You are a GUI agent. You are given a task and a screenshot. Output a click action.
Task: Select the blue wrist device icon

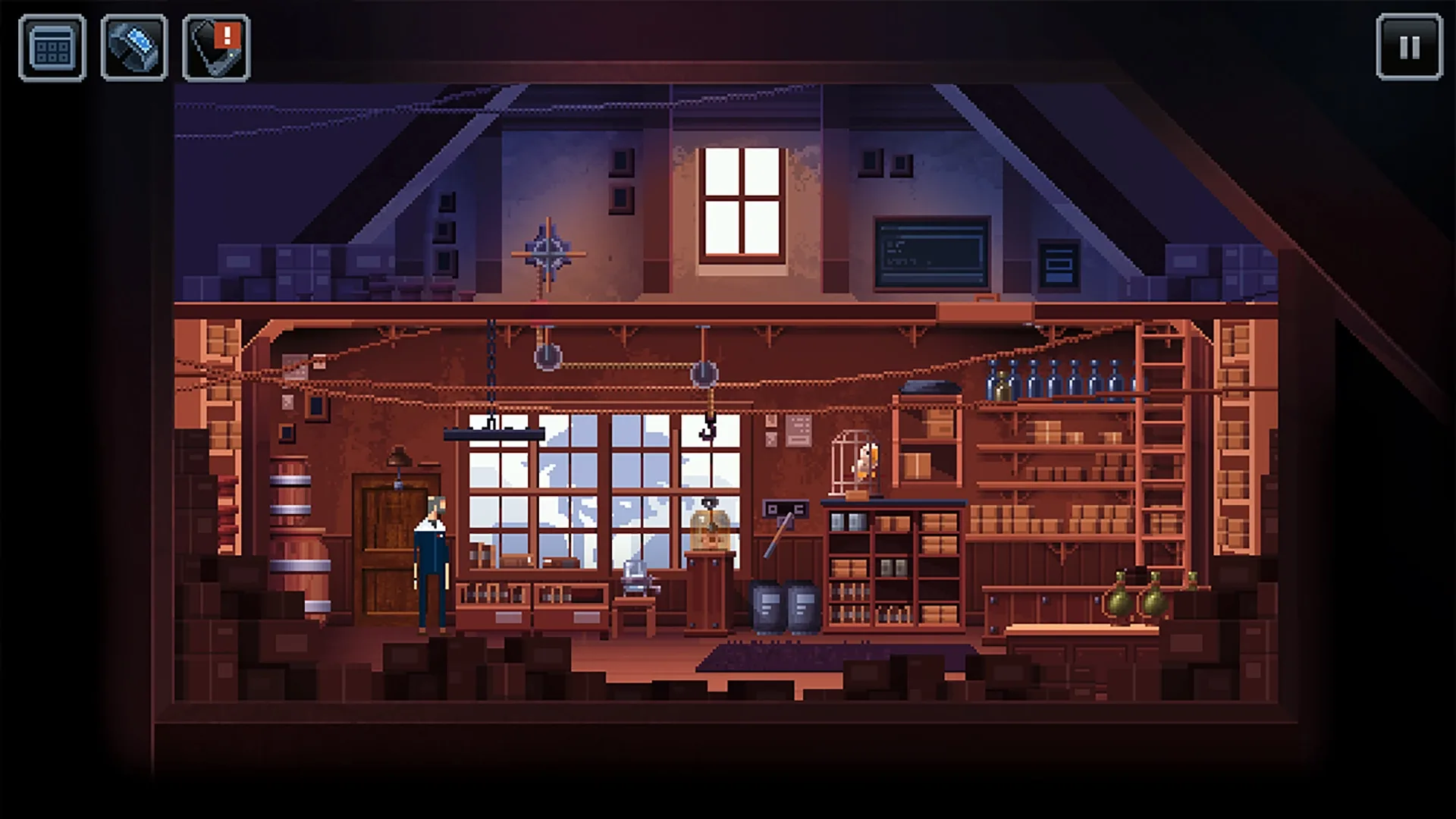pos(133,45)
